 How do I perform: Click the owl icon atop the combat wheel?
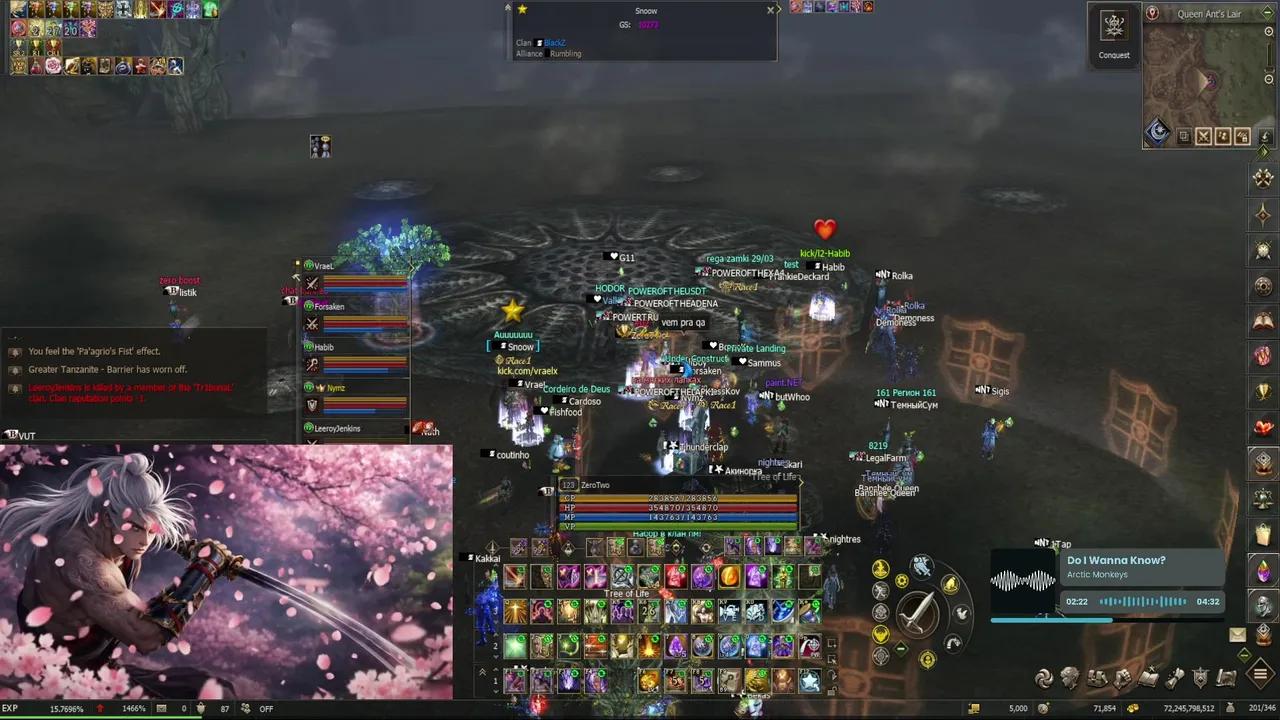click(x=920, y=565)
